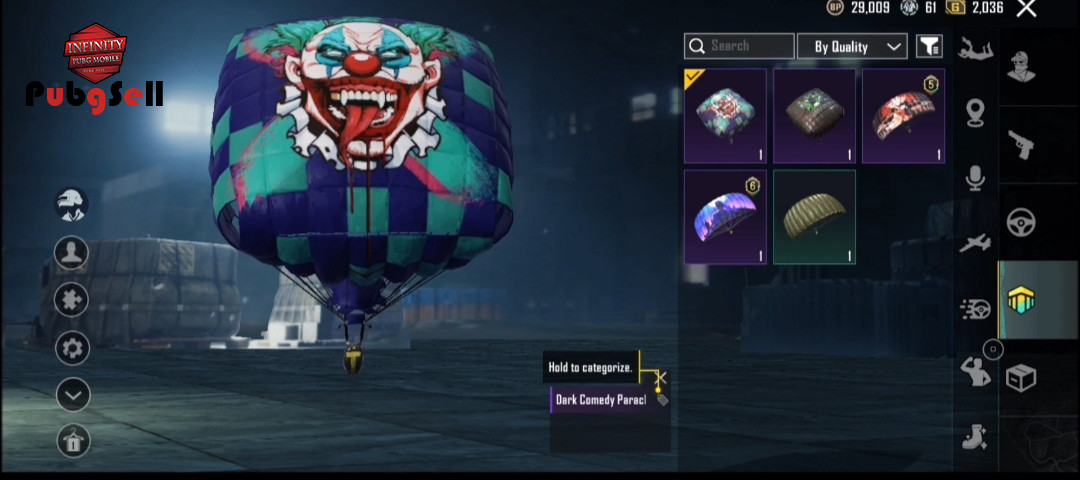Select the default tan parachute
Viewport: 1080px width, 480px height.
[814, 217]
